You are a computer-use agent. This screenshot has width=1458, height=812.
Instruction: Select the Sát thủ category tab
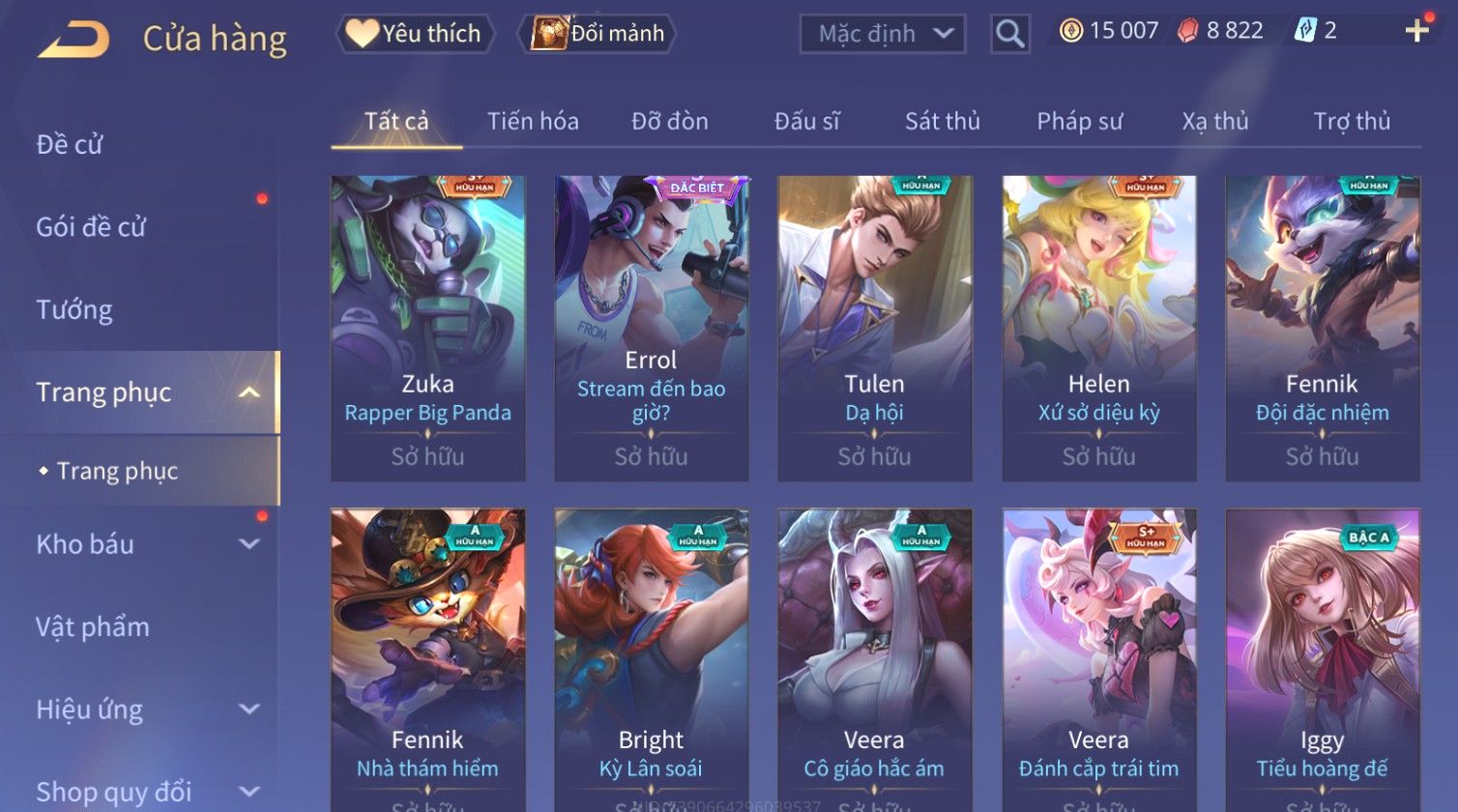942,122
